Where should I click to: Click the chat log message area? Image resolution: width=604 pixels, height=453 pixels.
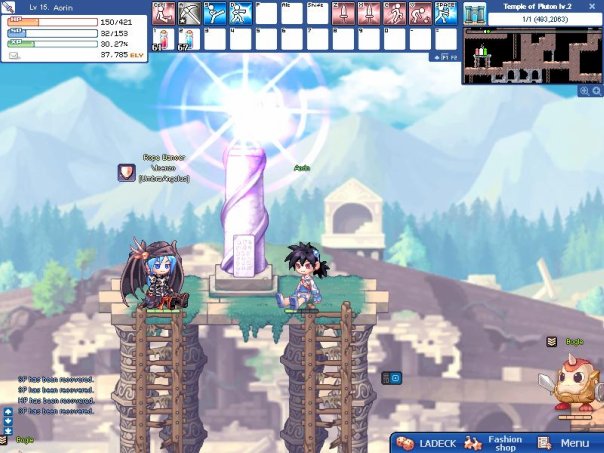pos(55,395)
